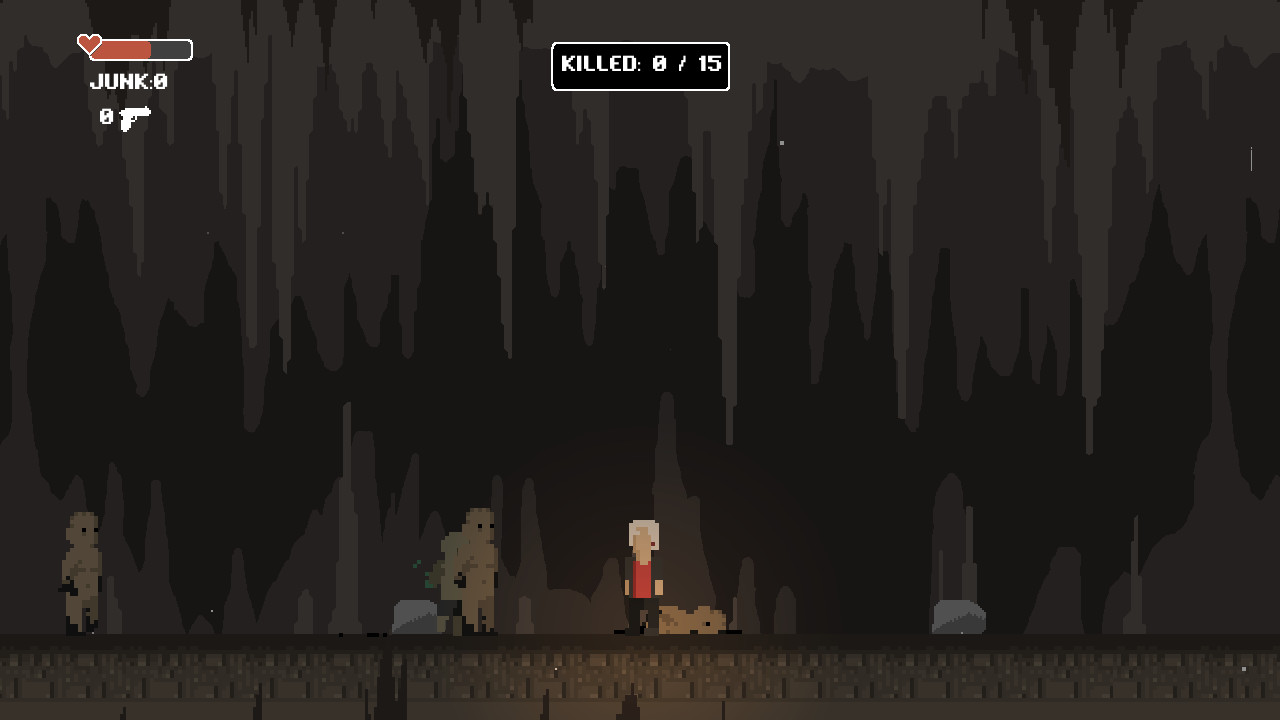Select the heart icon above the health bar
This screenshot has width=1280, height=720.
pyautogui.click(x=88, y=42)
